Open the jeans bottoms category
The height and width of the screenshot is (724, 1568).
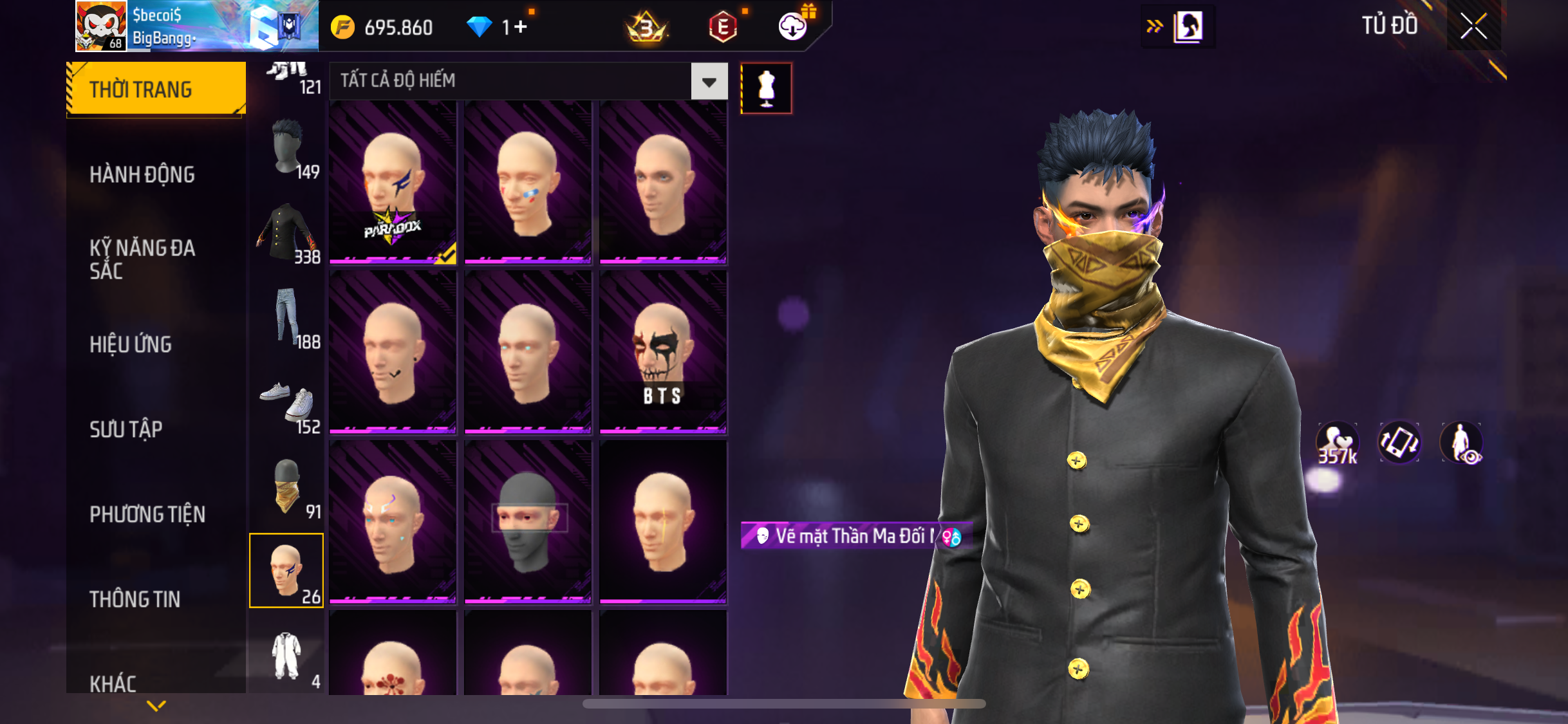tap(287, 317)
